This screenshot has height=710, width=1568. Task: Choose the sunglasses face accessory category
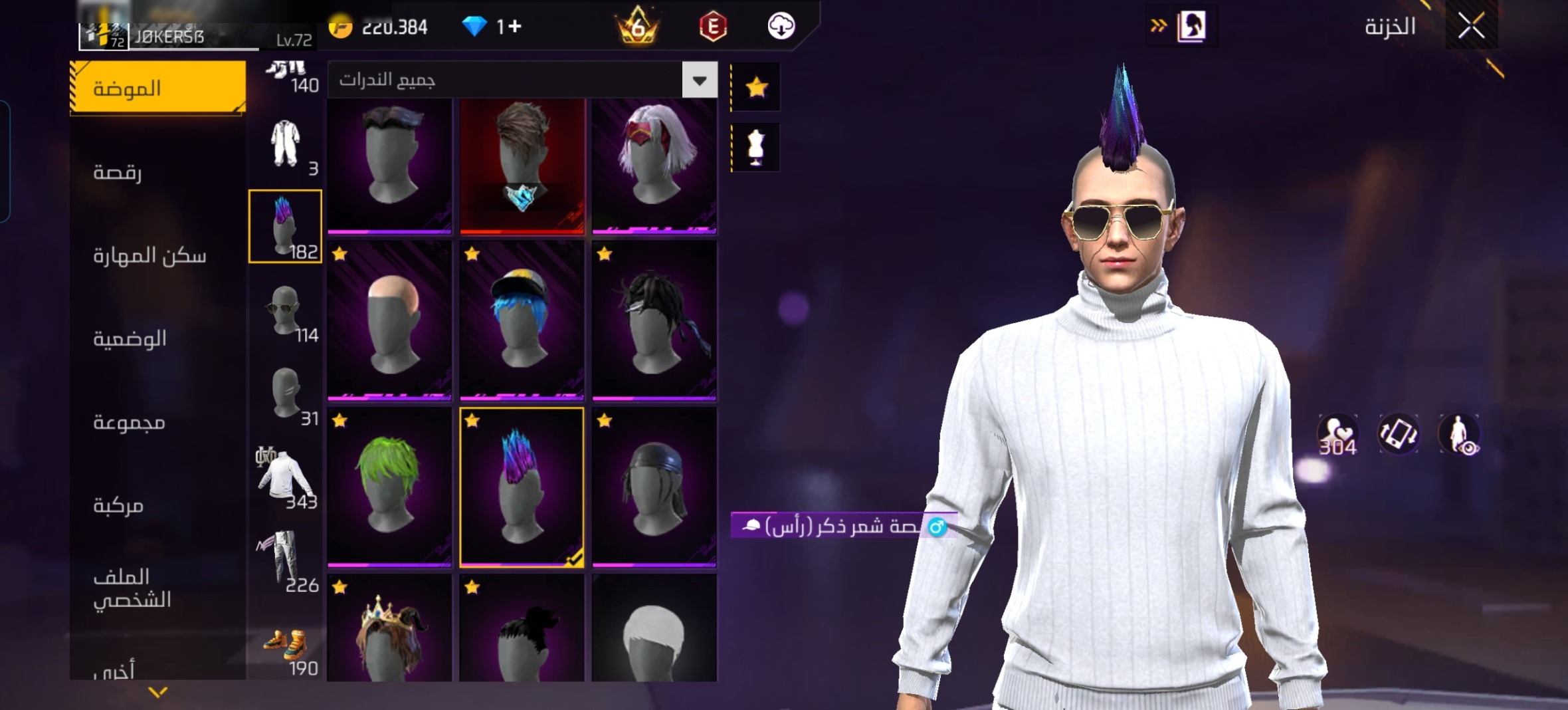(285, 311)
